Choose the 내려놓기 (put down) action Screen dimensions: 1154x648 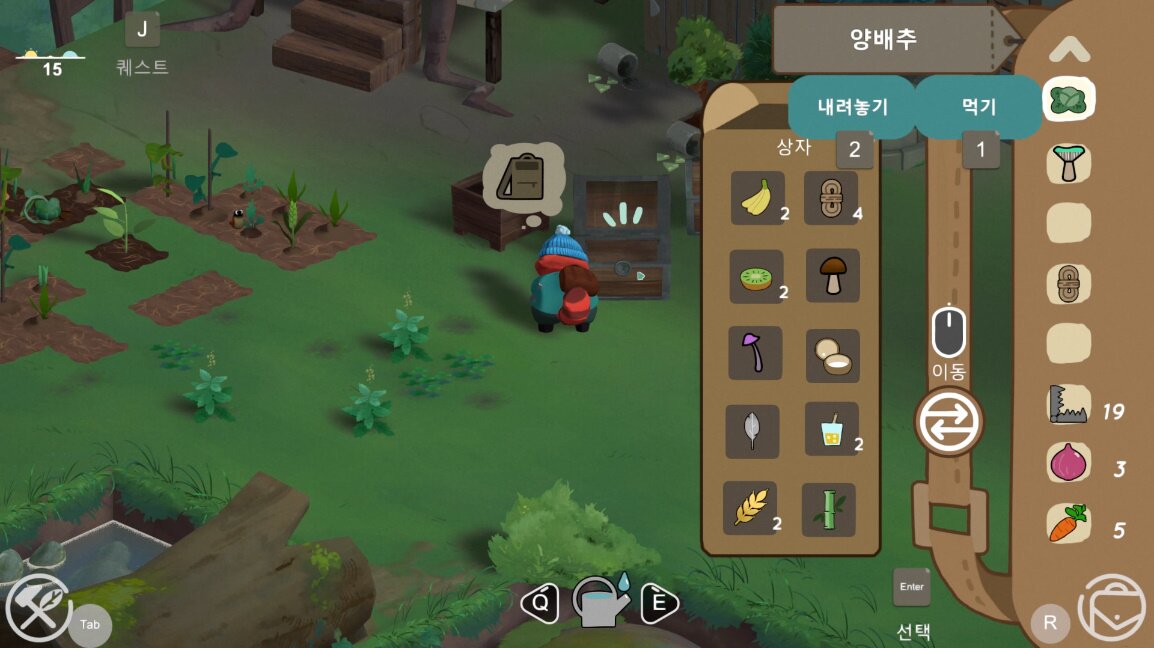(x=852, y=107)
